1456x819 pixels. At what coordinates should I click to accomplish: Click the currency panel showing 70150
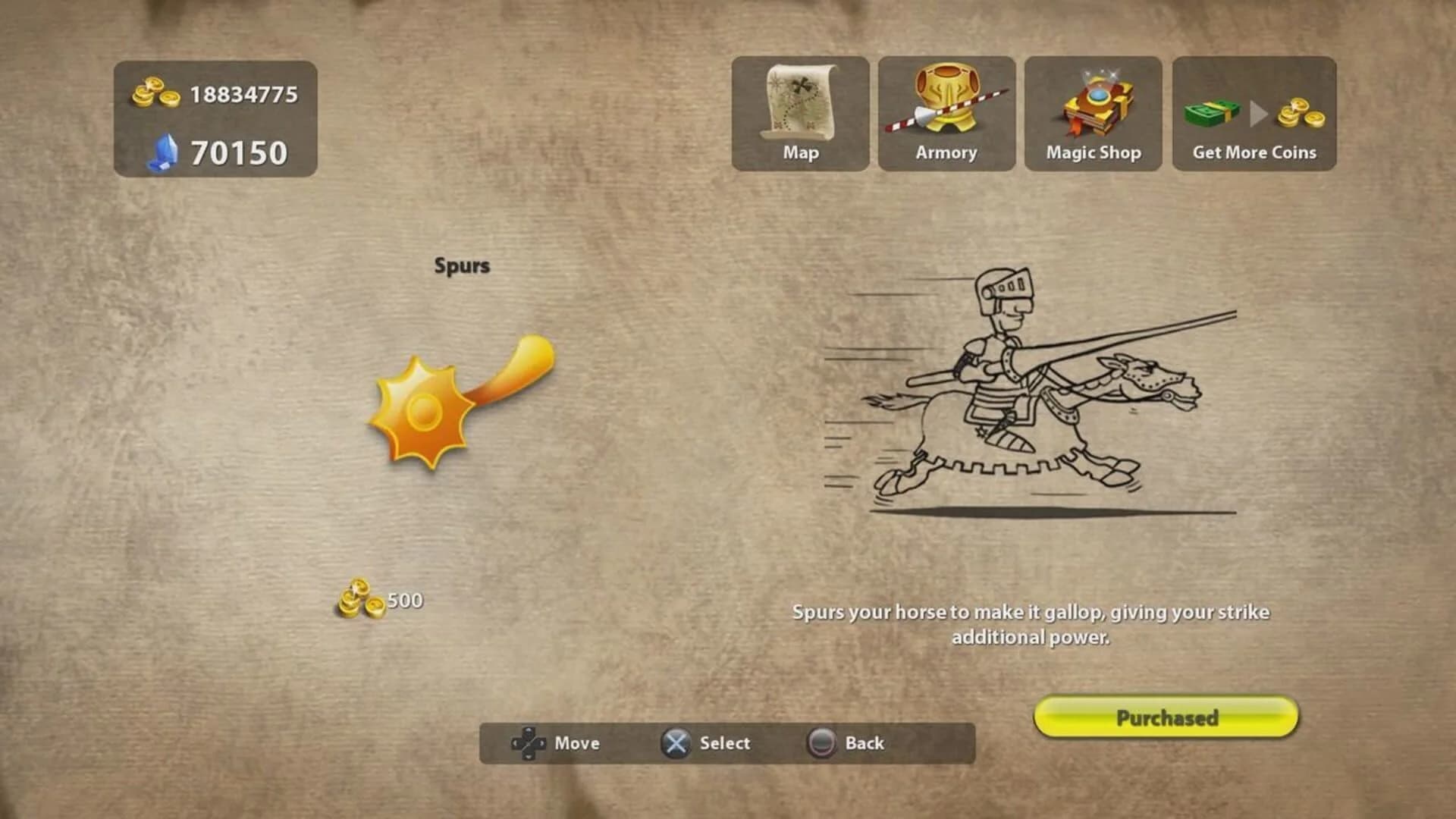pyautogui.click(x=215, y=152)
